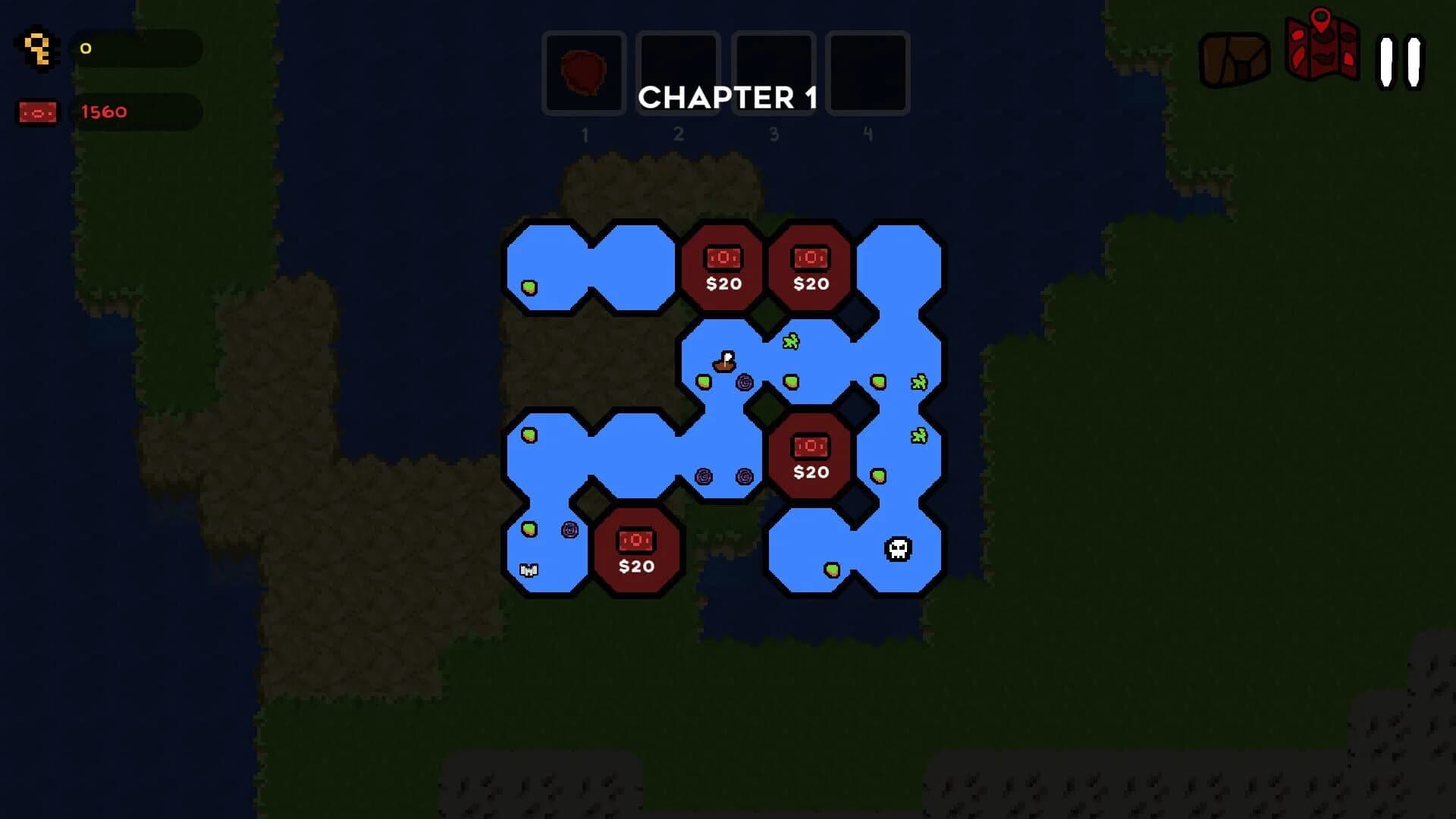Click the golden key counter icon
The height and width of the screenshot is (819, 1456).
pyautogui.click(x=38, y=49)
